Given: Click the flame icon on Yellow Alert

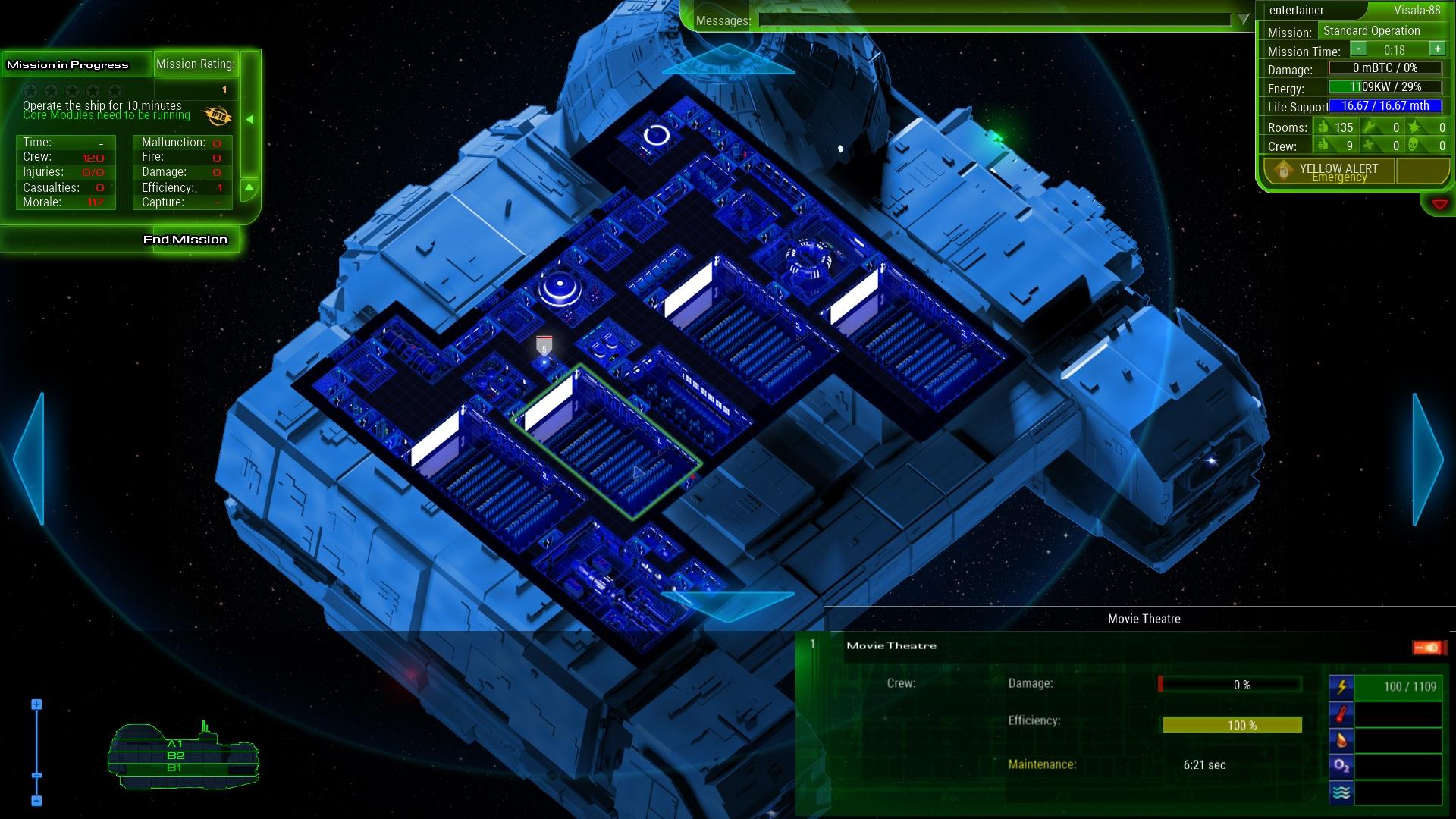Looking at the screenshot, I should (1283, 171).
